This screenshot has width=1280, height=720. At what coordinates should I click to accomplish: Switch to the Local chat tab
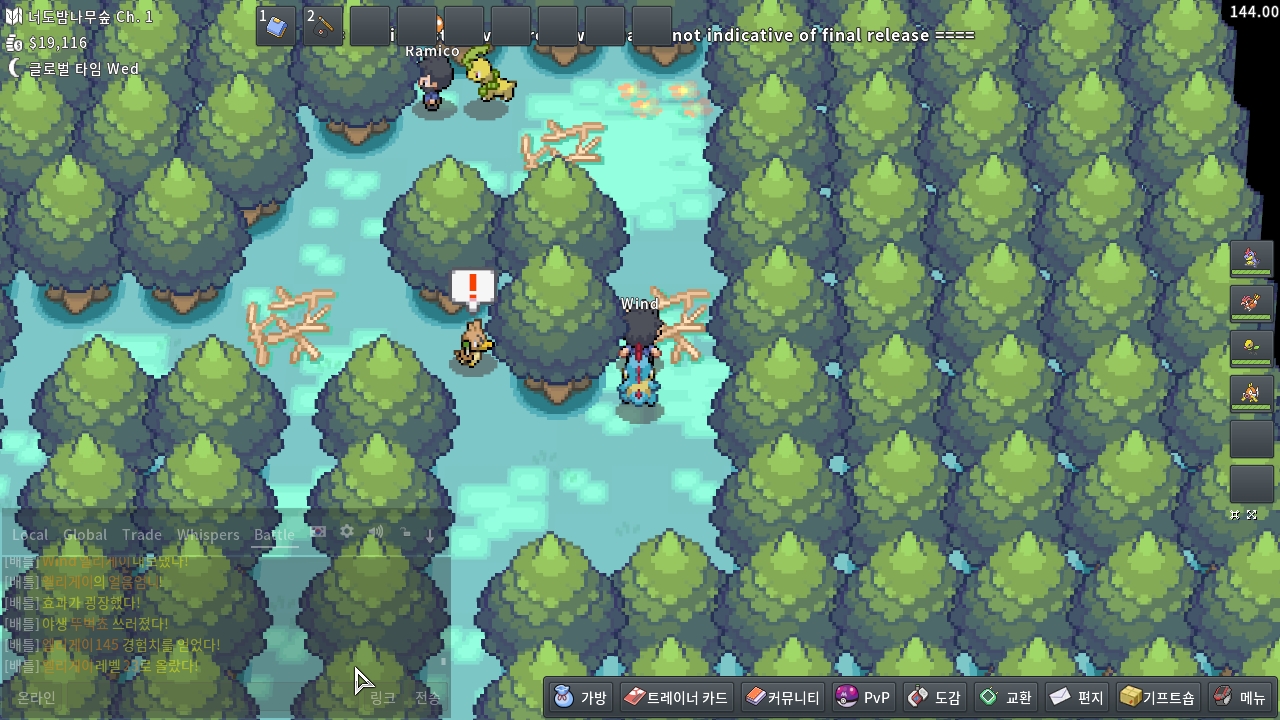point(30,535)
